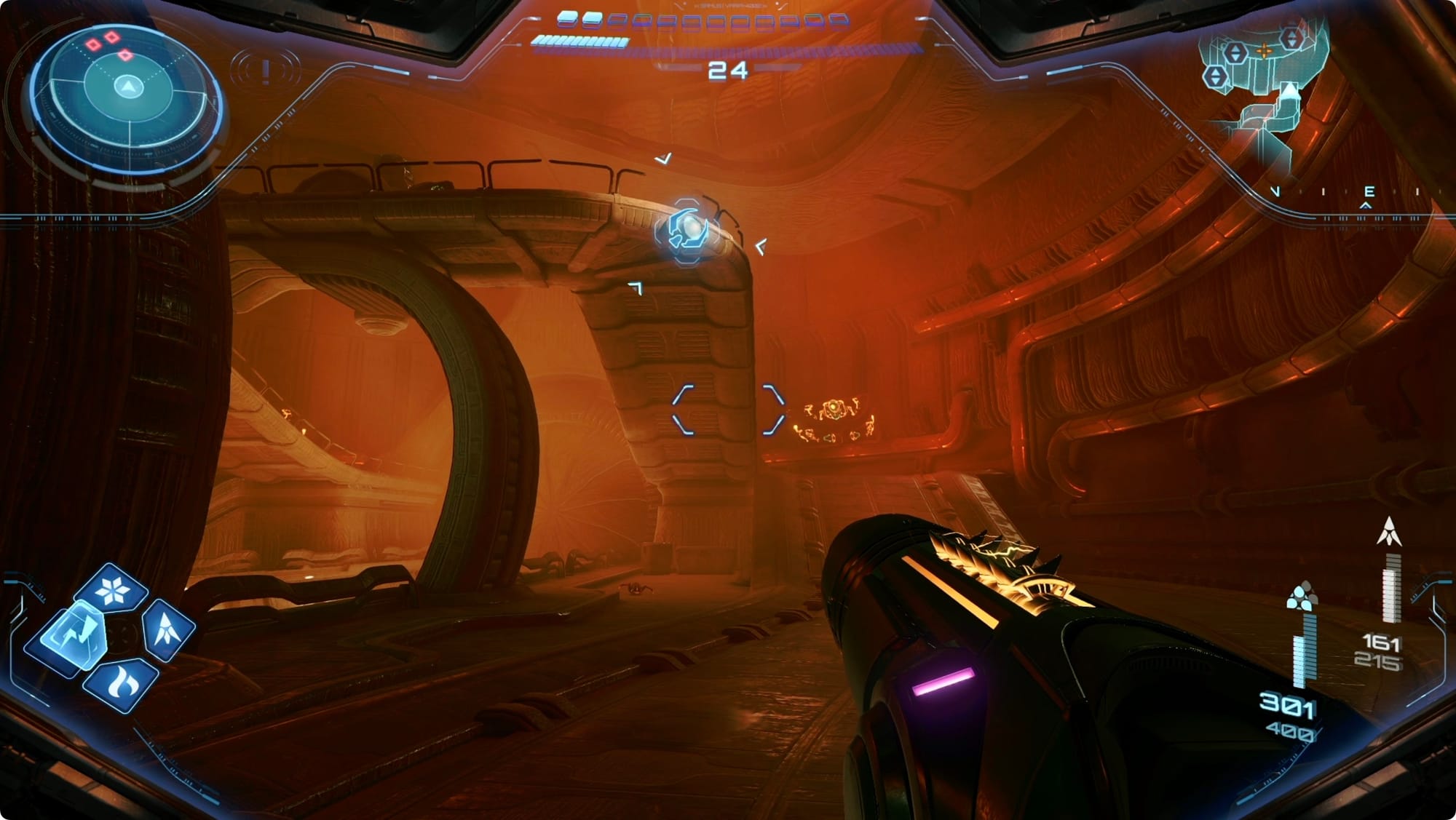The width and height of the screenshot is (1456, 820).
Task: Click the white missile ammo icon
Action: point(1389,532)
